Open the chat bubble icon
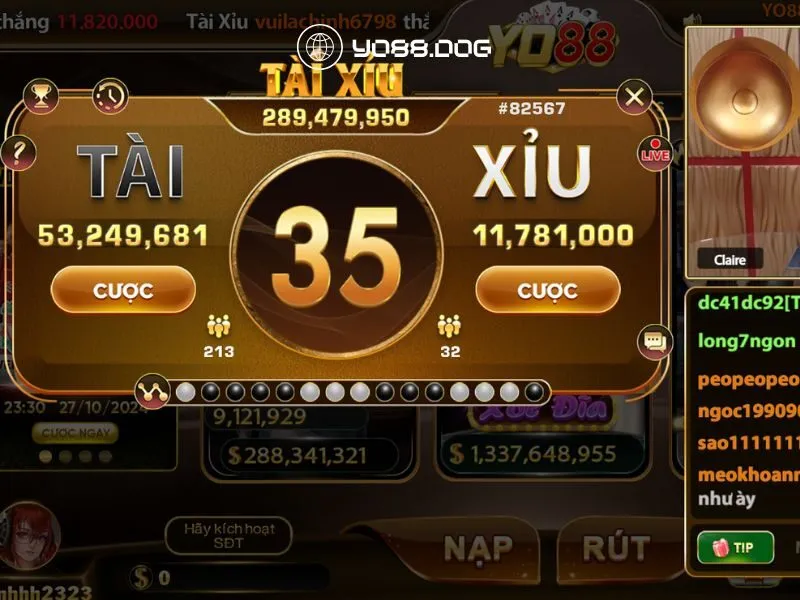 (655, 342)
